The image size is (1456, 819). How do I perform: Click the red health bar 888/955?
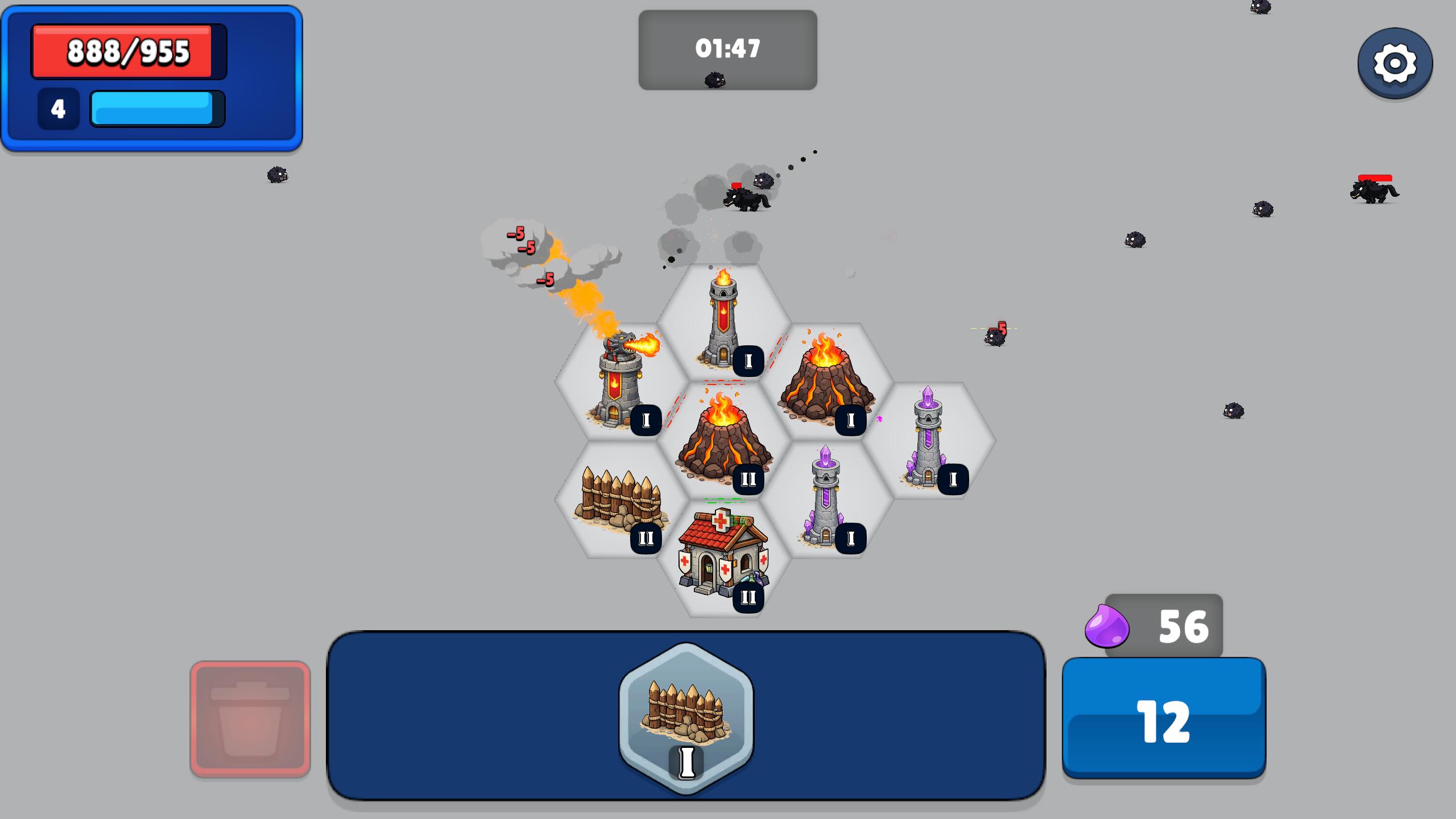[128, 51]
